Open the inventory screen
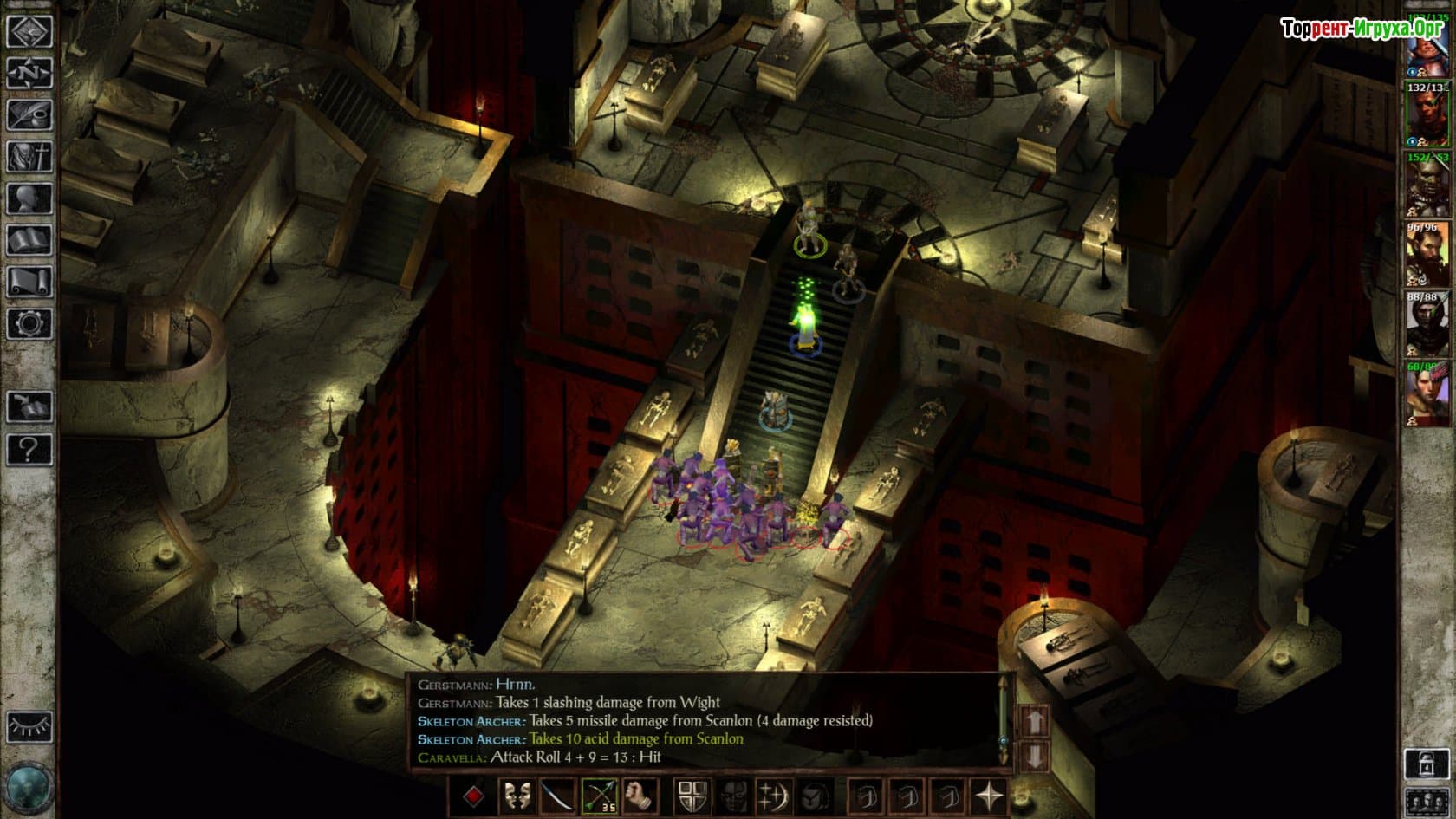 pyautogui.click(x=29, y=157)
